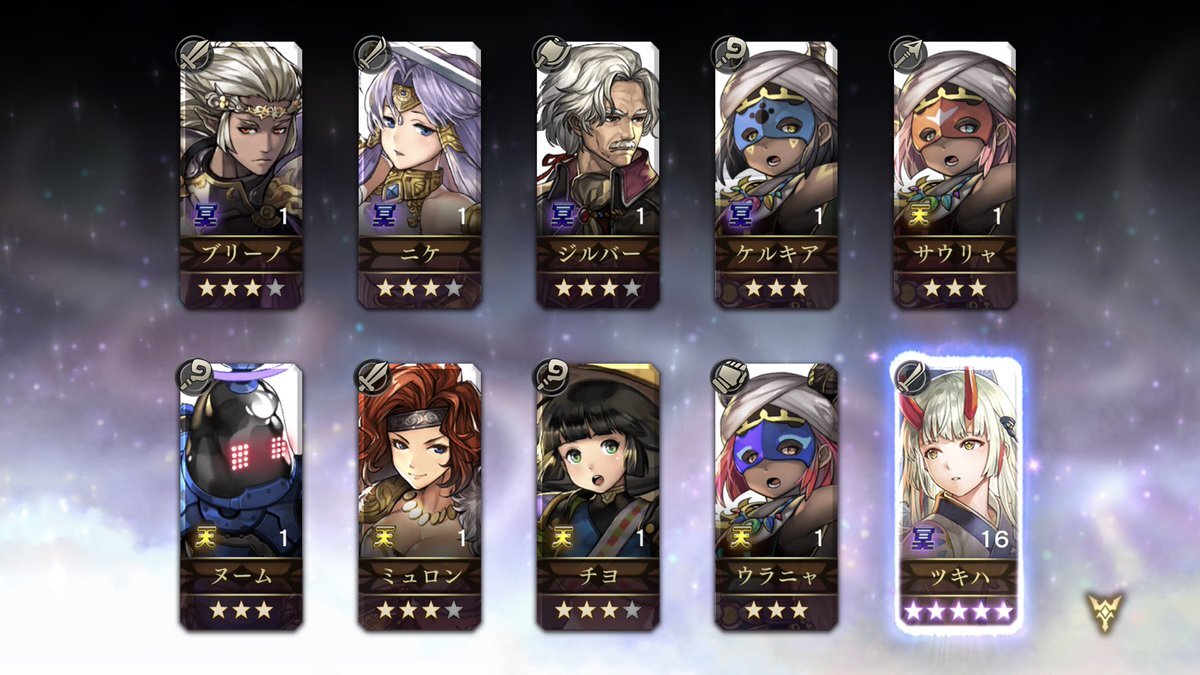
Task: Open the チヨ character card
Action: pos(597,497)
